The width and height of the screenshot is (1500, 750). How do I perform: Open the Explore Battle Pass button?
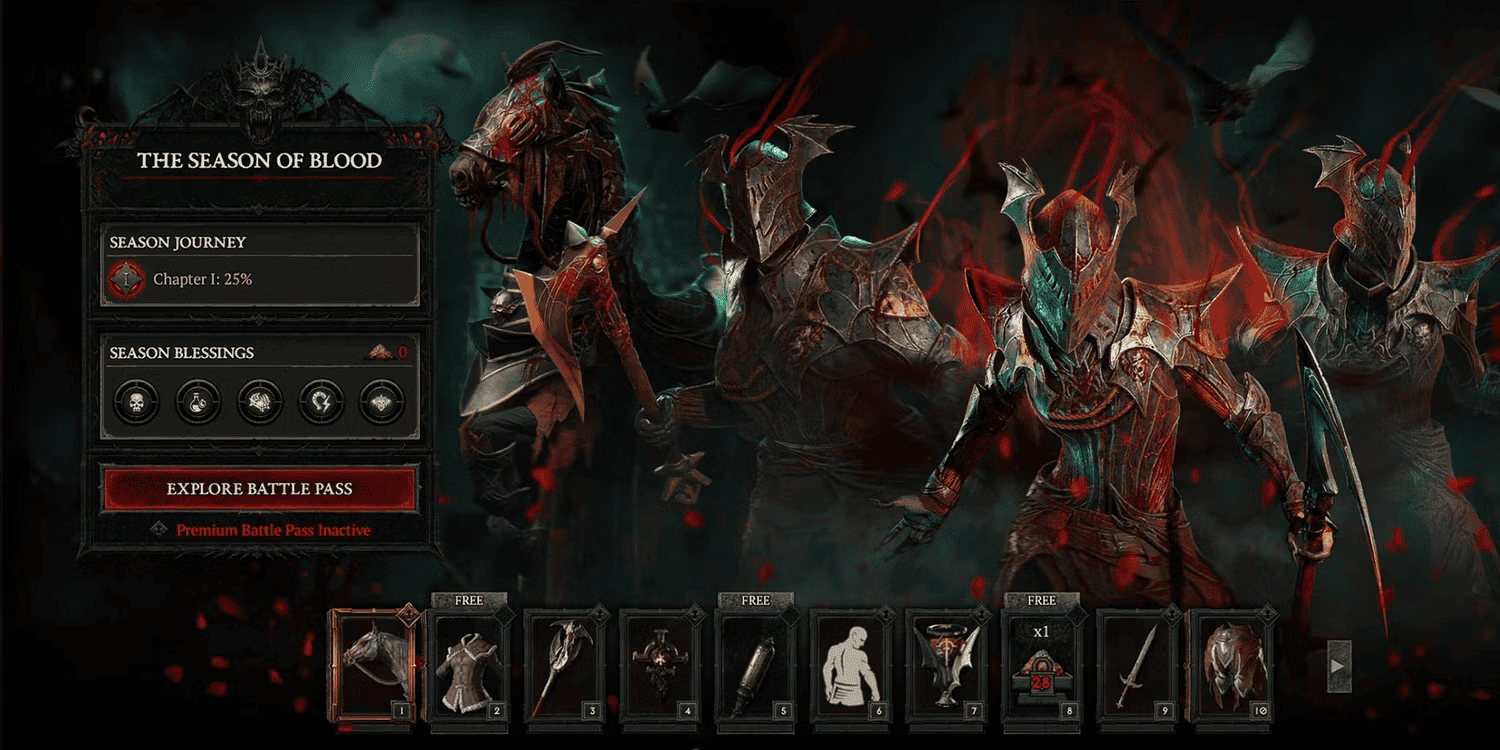pos(259,489)
